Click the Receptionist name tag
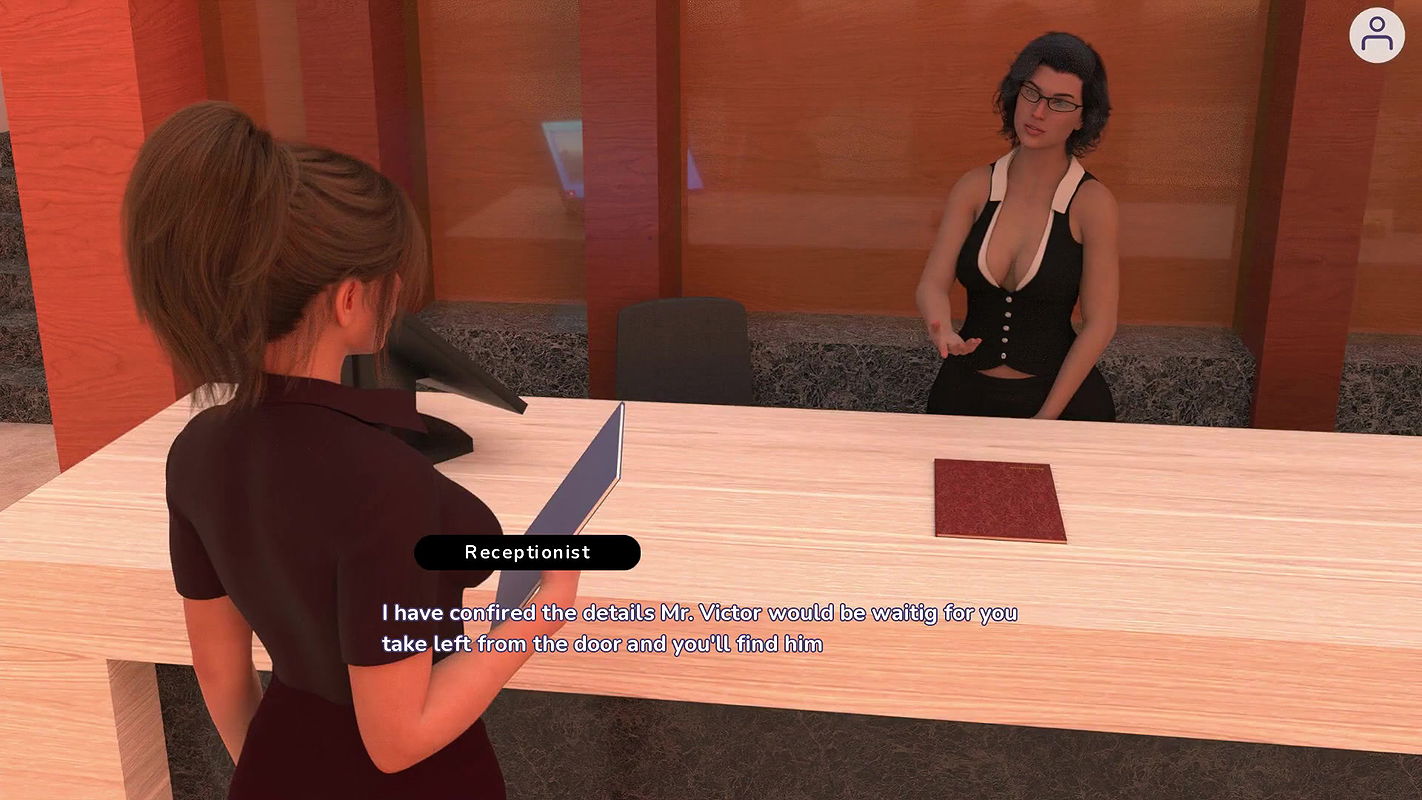This screenshot has height=800, width=1422. (527, 552)
